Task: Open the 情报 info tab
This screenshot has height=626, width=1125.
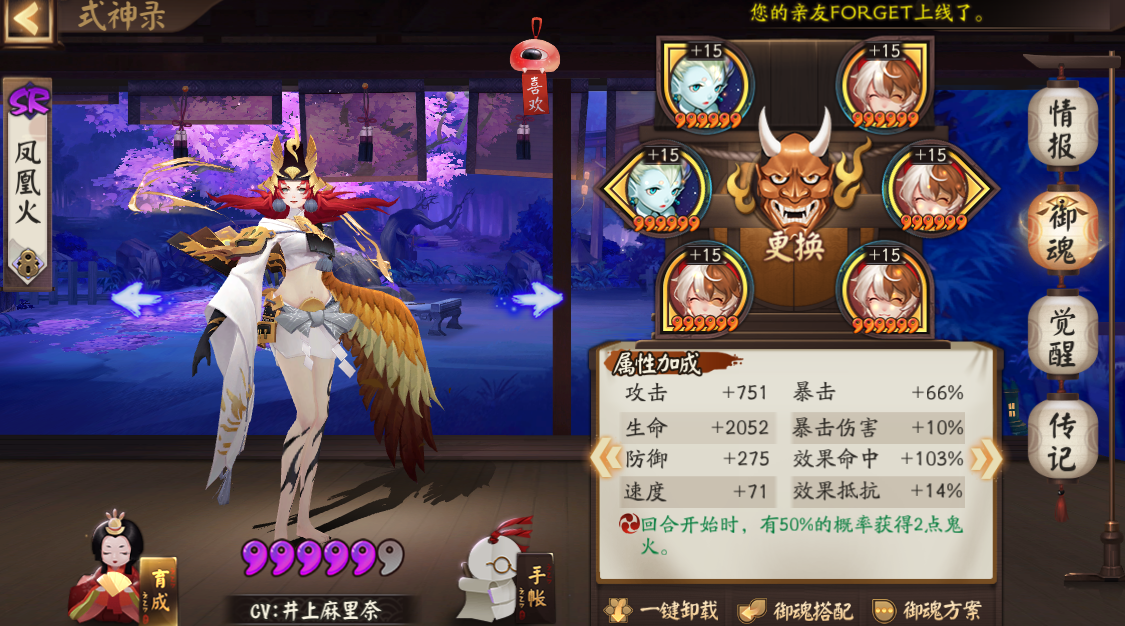Action: (1062, 129)
